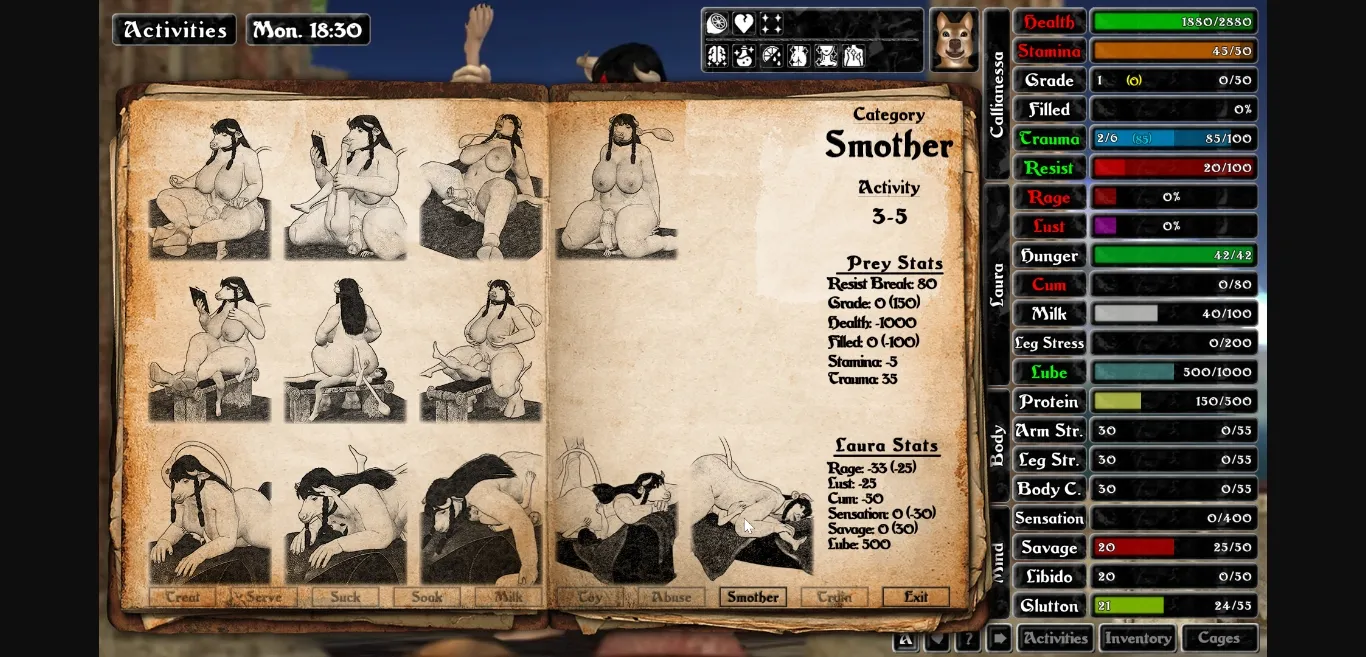The height and width of the screenshot is (657, 1366).
Task: Click the broken heart status icon
Action: coord(743,24)
